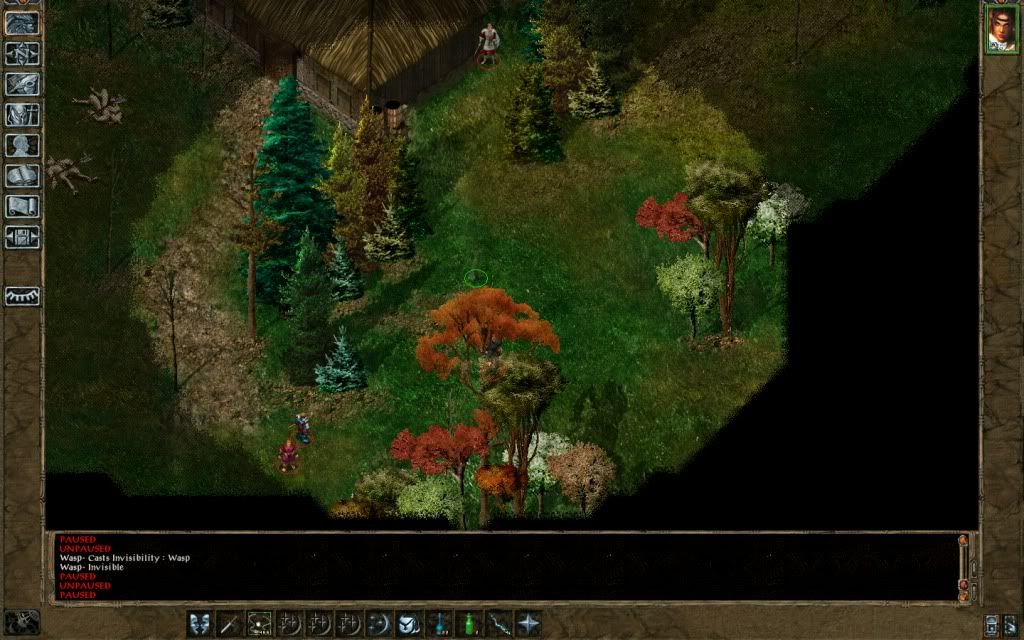
Task: Select the staff weapon slot
Action: [230, 623]
